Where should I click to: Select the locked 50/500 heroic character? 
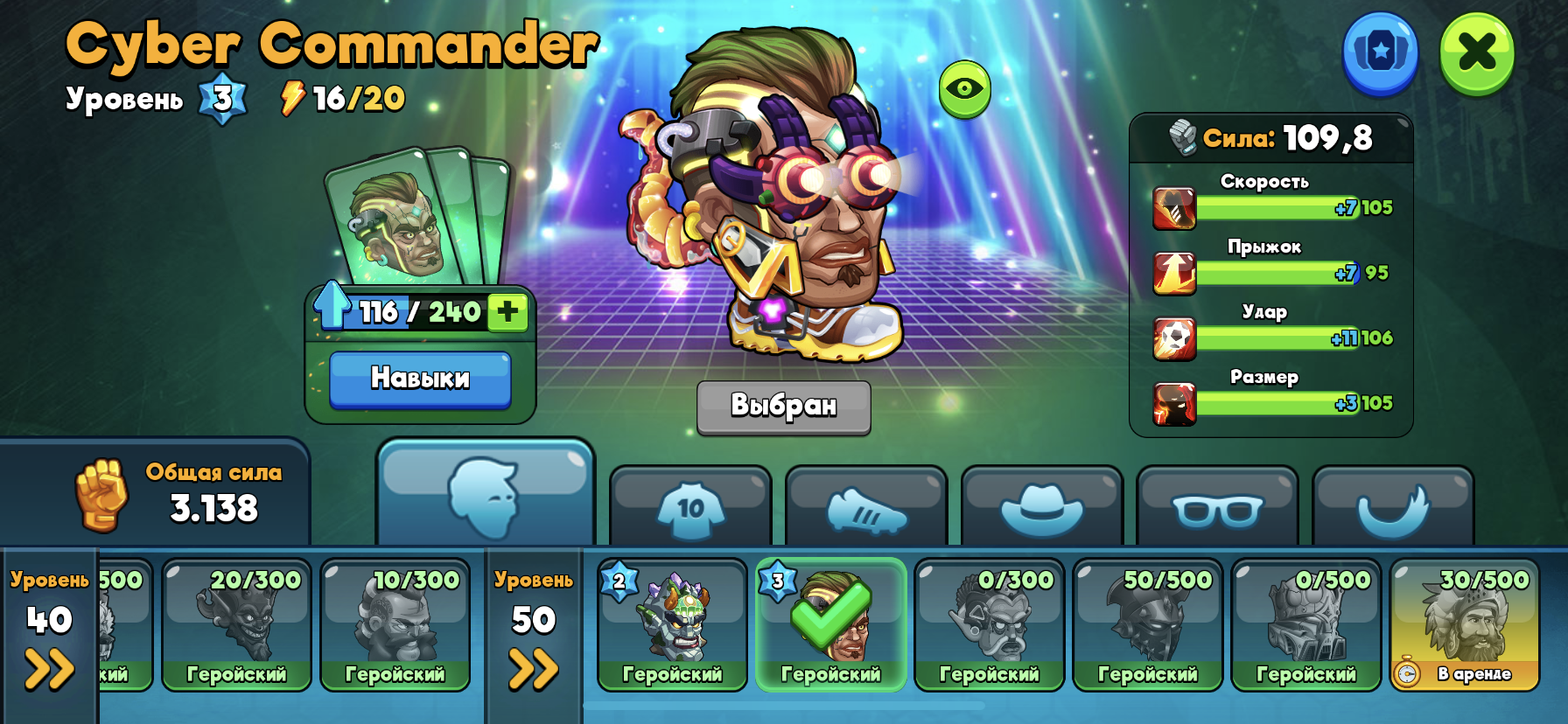pyautogui.click(x=1147, y=624)
